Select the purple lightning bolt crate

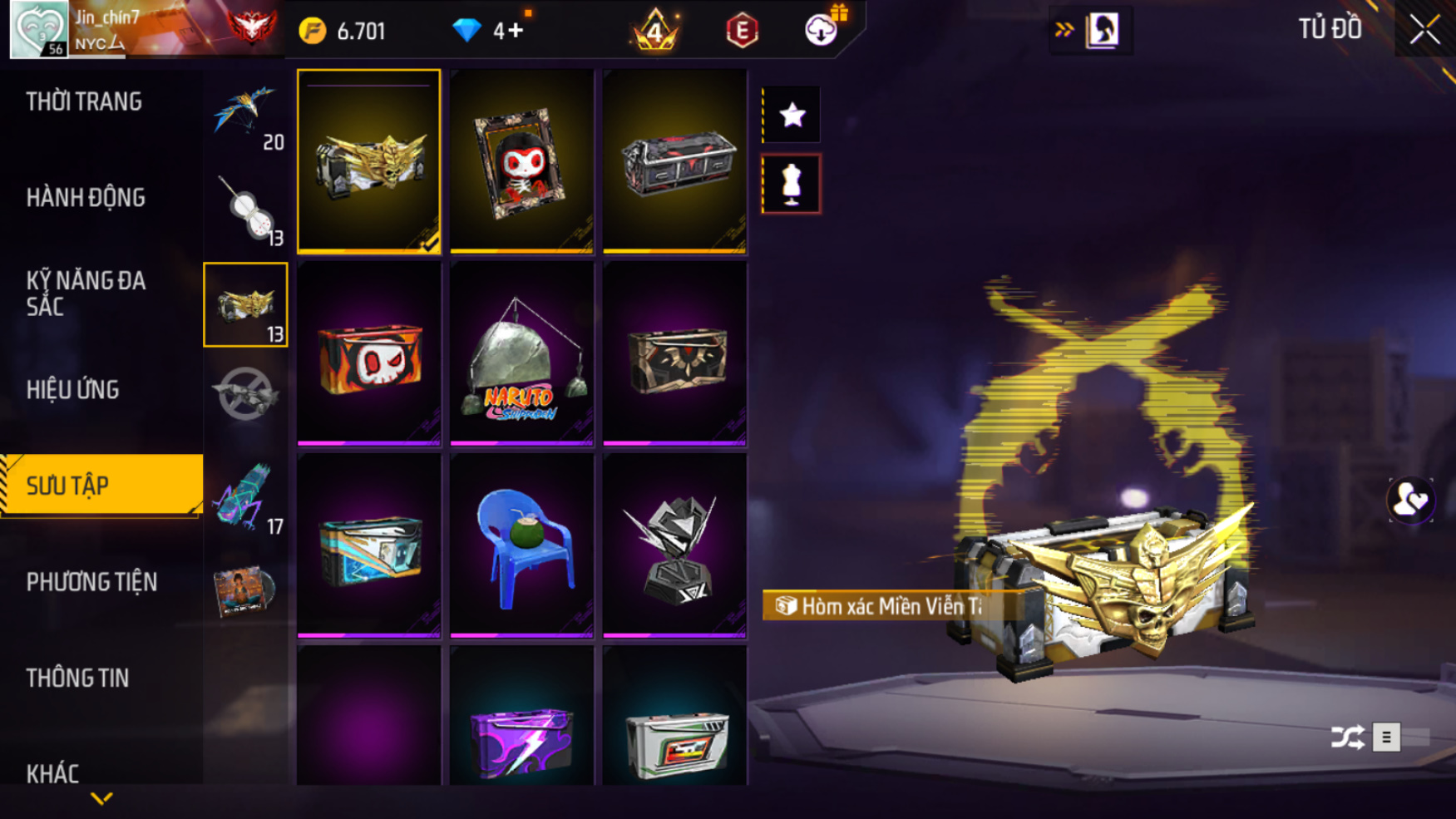(x=521, y=736)
